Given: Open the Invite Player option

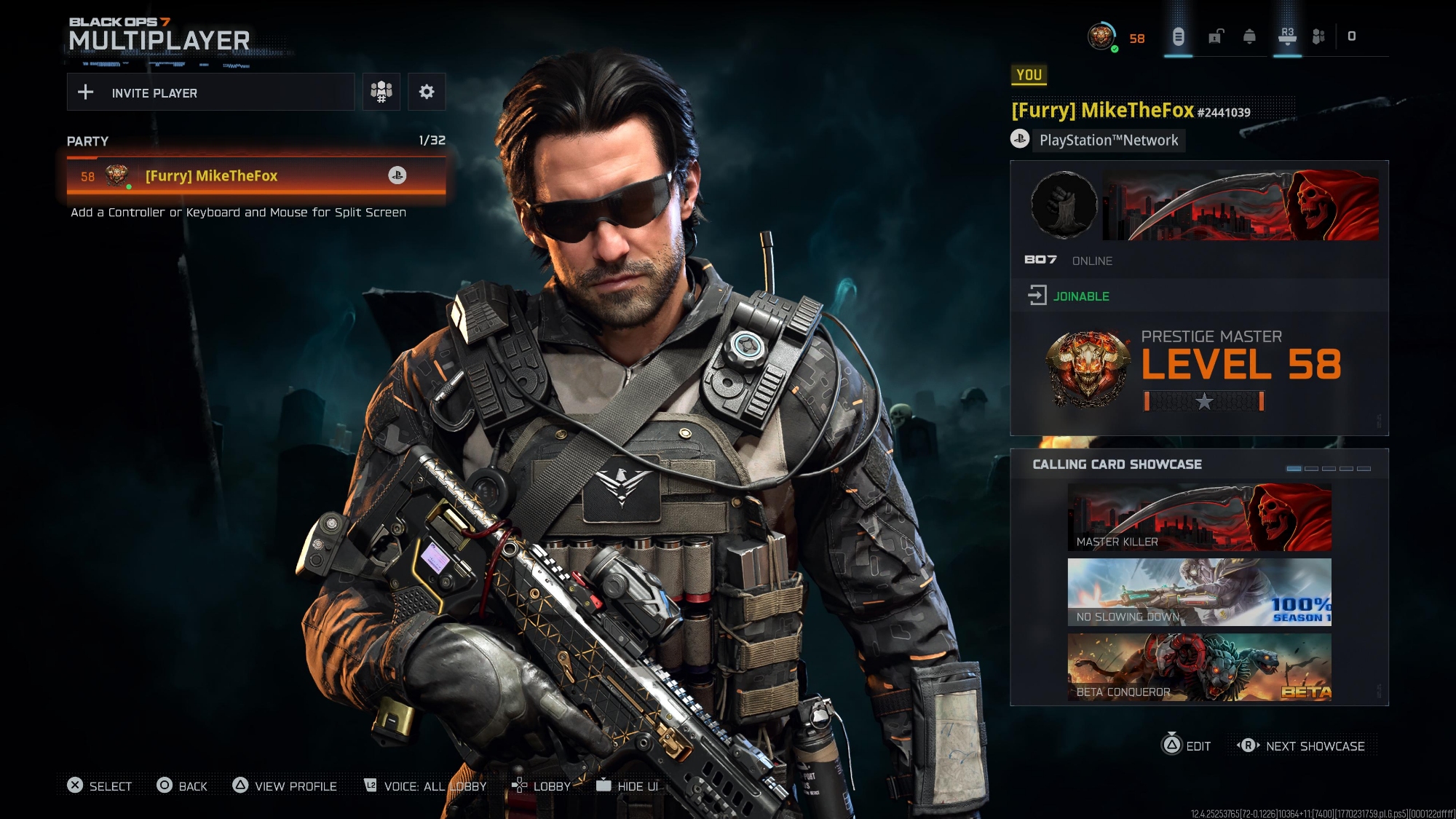Looking at the screenshot, I should pyautogui.click(x=210, y=92).
